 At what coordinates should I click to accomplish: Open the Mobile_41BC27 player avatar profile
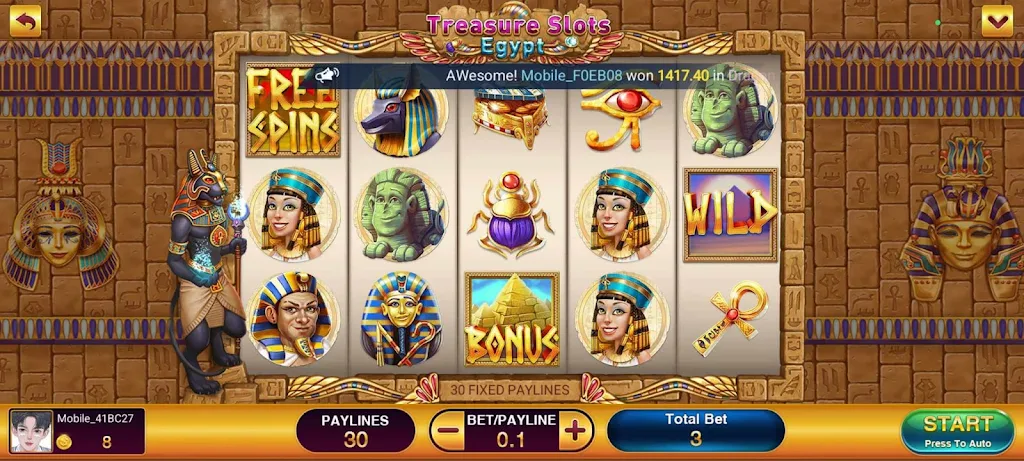coord(30,431)
